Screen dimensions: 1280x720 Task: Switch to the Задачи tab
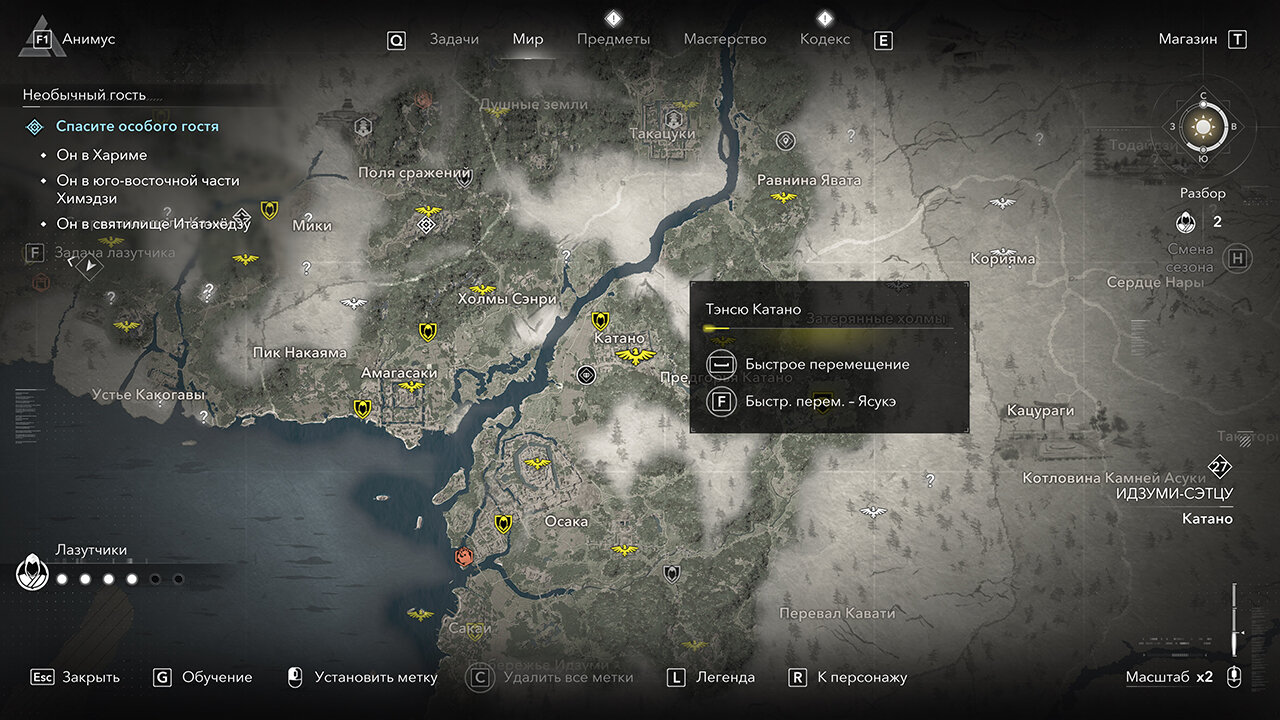point(453,39)
